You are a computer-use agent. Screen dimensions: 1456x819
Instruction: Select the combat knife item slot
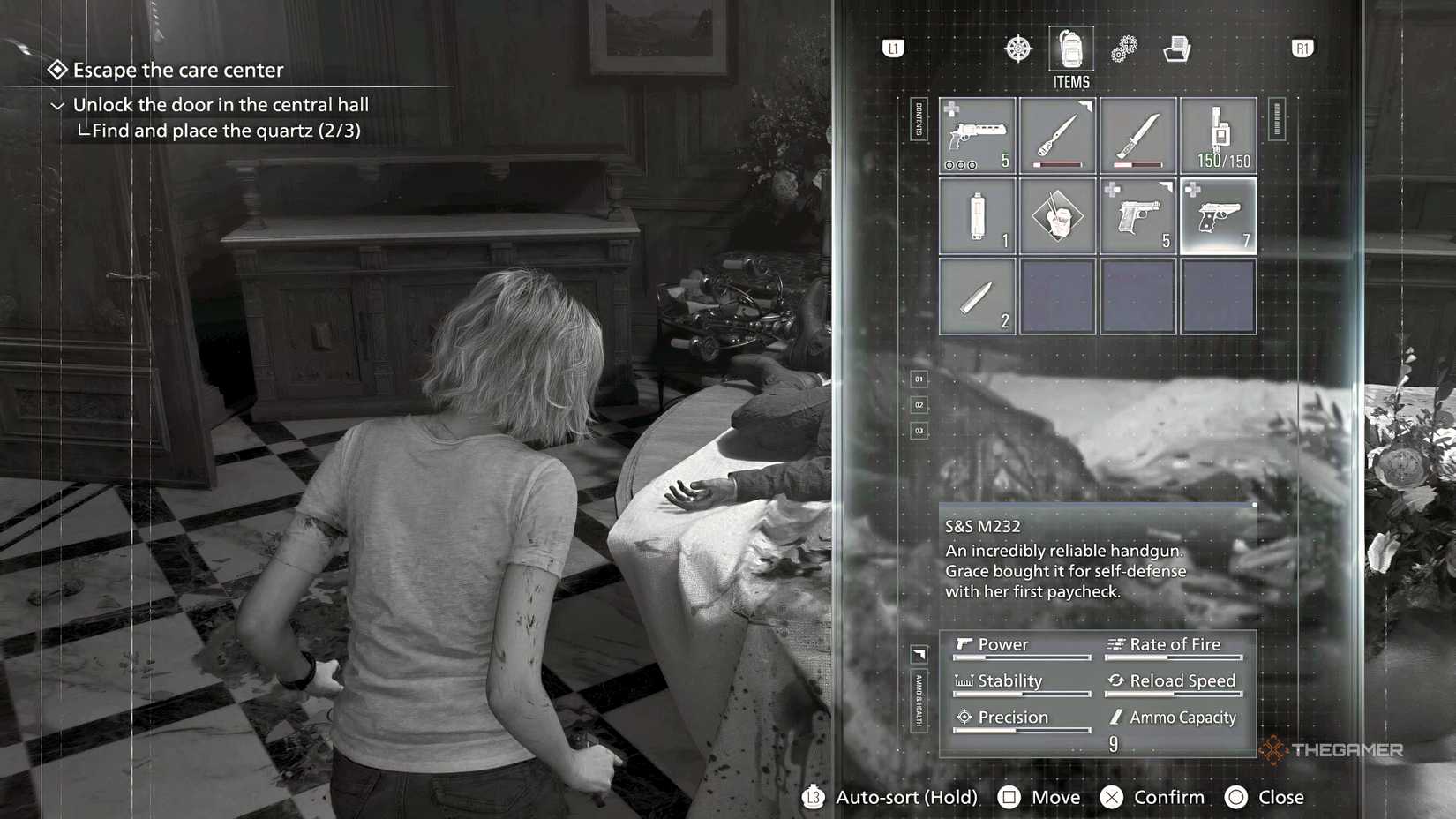(1137, 137)
